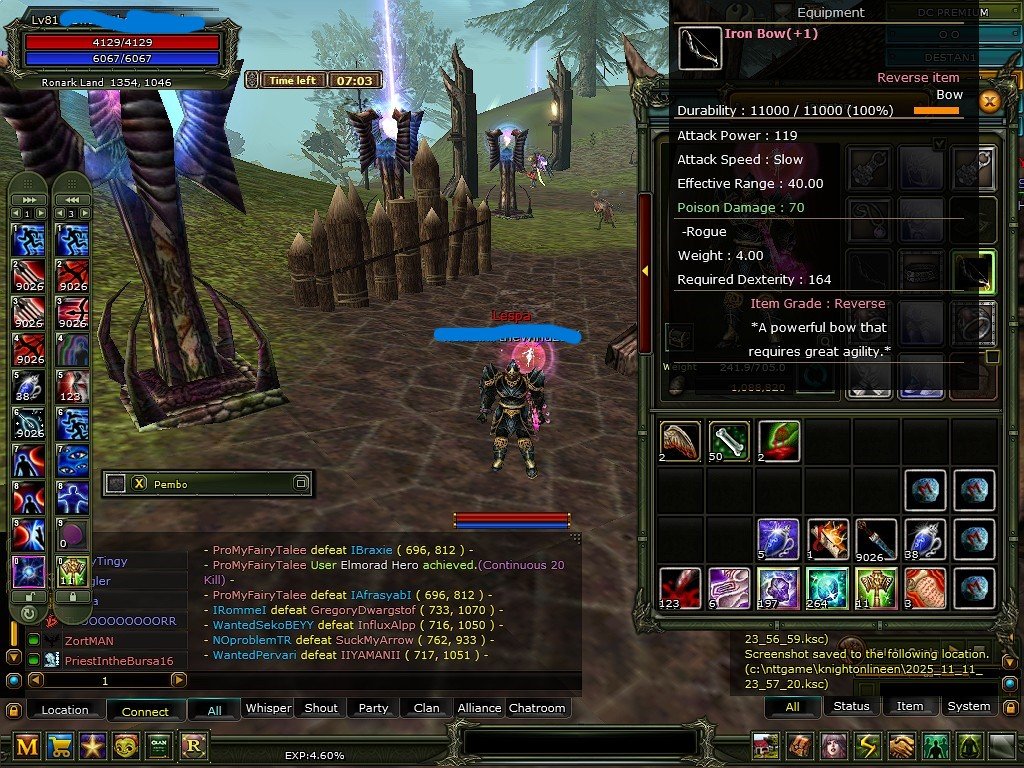
Task: Open the Party chat tab
Action: coord(373,708)
